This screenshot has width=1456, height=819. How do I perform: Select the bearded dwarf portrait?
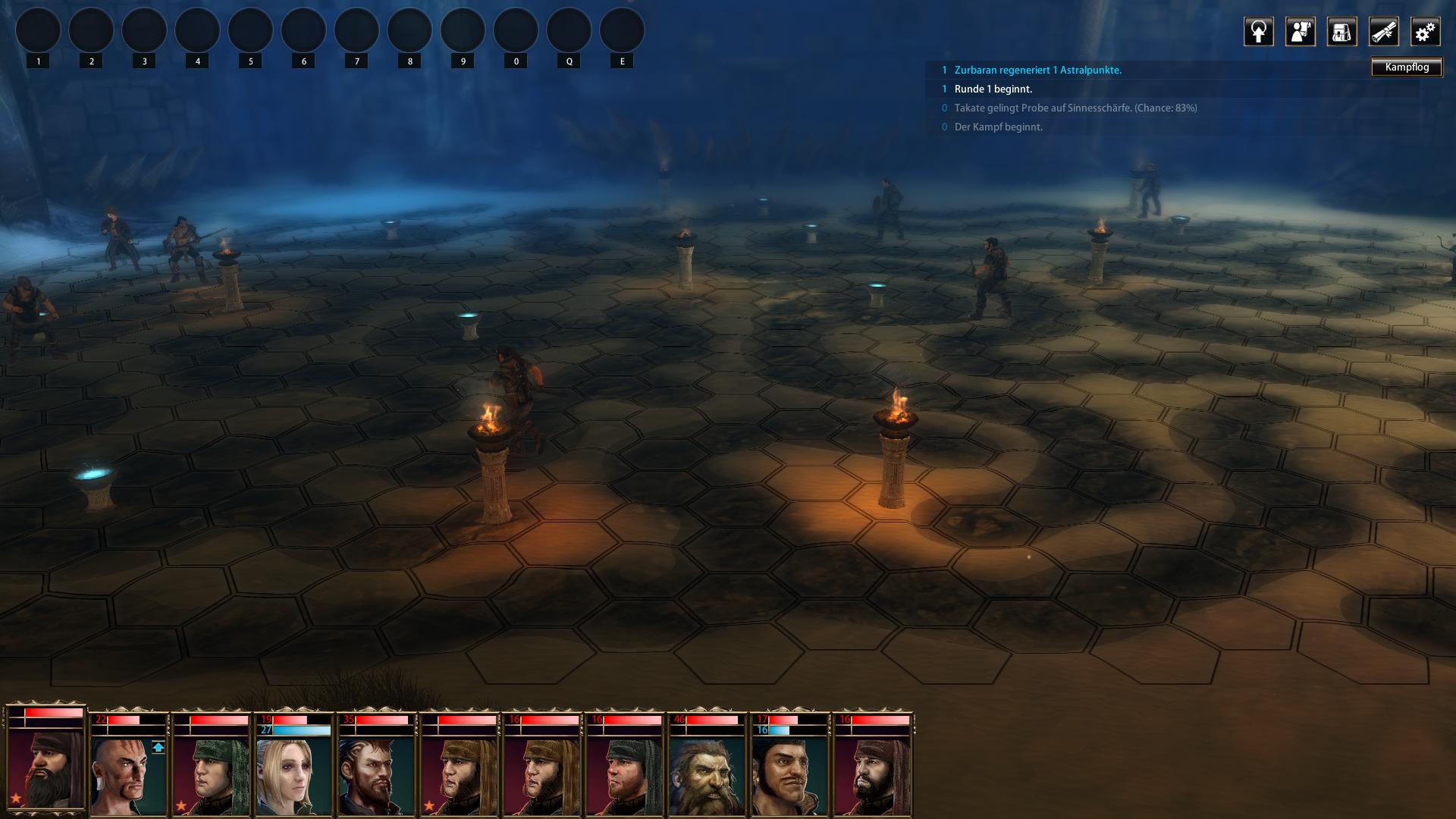click(706, 773)
